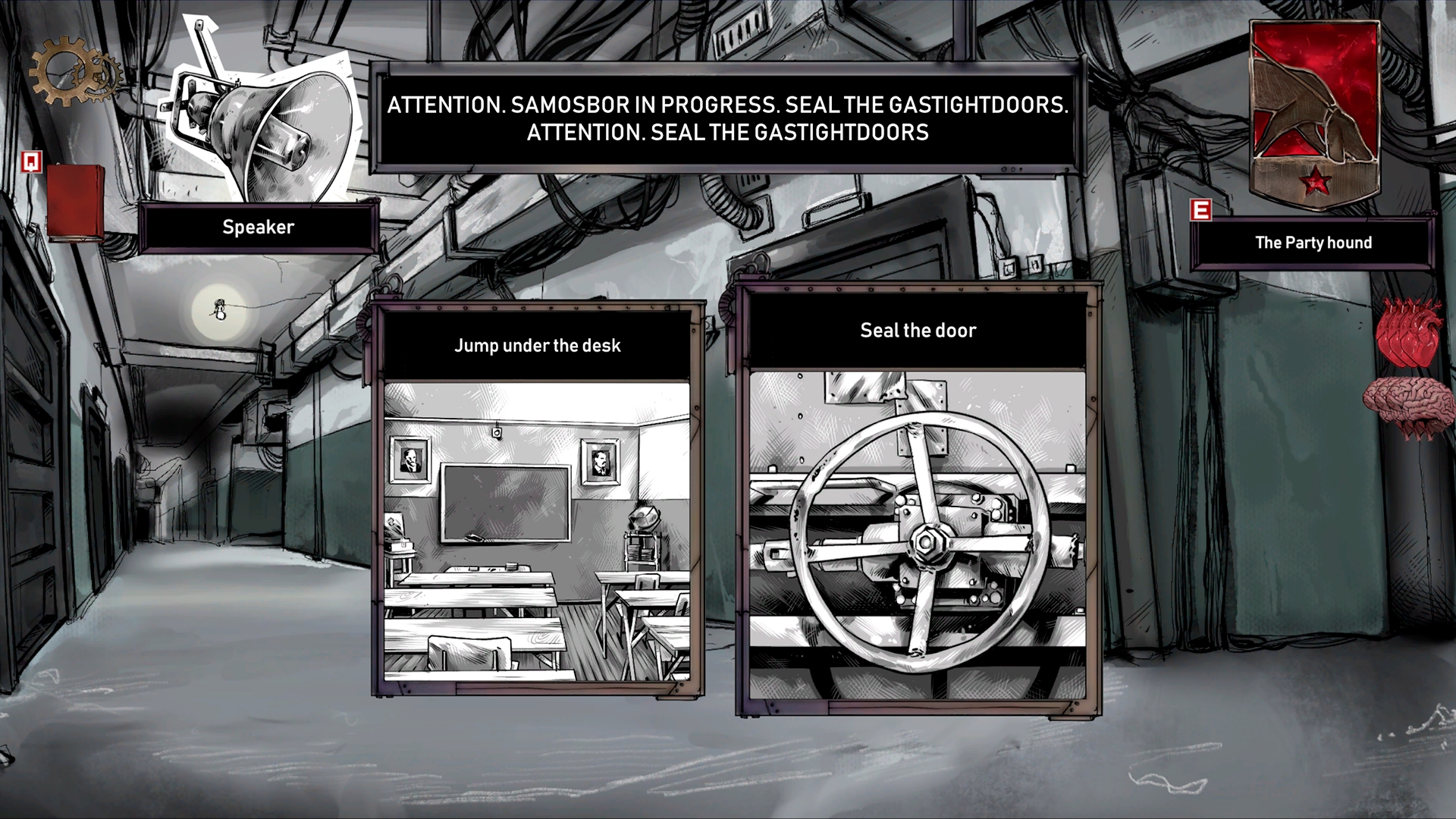Choose the "Seal the door" option
The height and width of the screenshot is (819, 1456).
(x=918, y=500)
